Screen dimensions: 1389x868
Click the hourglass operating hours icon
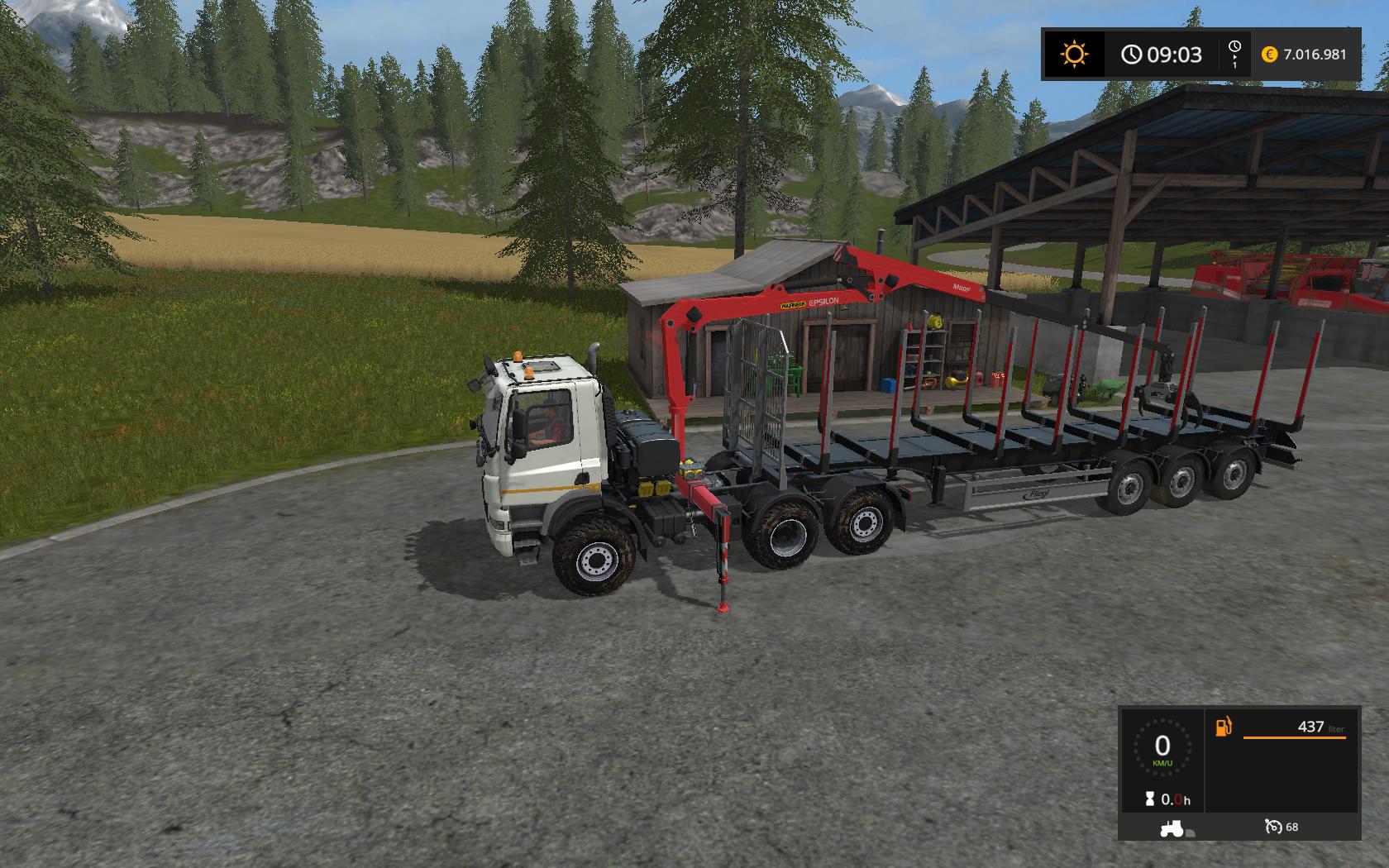(x=1150, y=799)
